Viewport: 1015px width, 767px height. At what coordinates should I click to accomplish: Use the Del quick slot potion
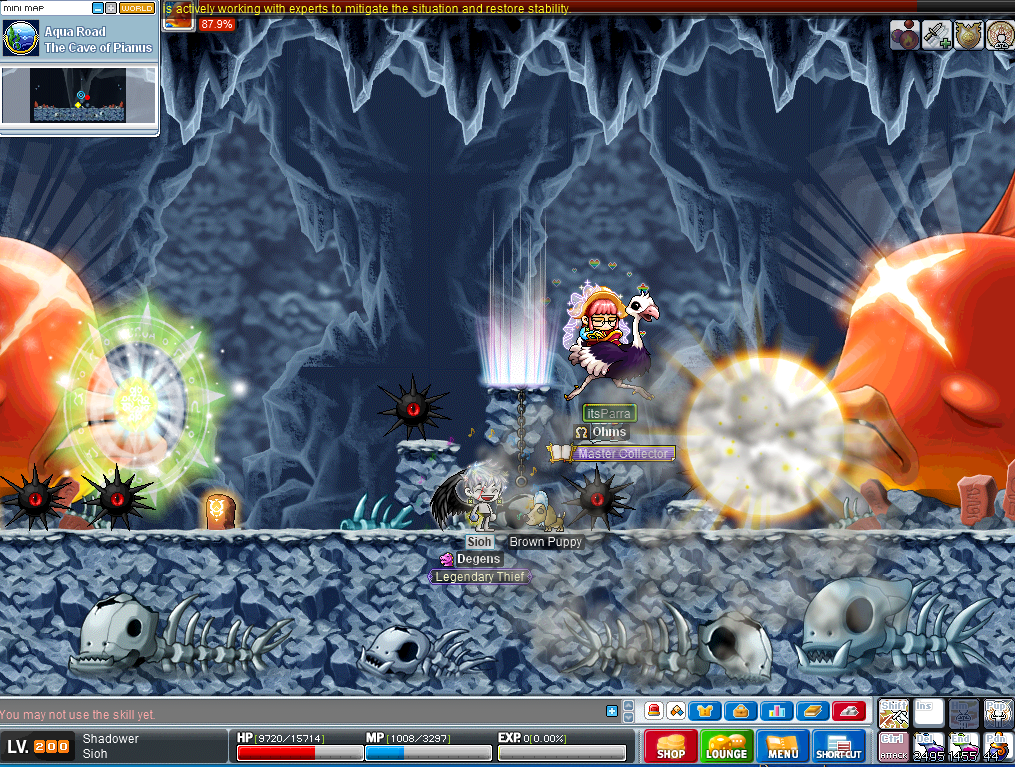pyautogui.click(x=929, y=745)
